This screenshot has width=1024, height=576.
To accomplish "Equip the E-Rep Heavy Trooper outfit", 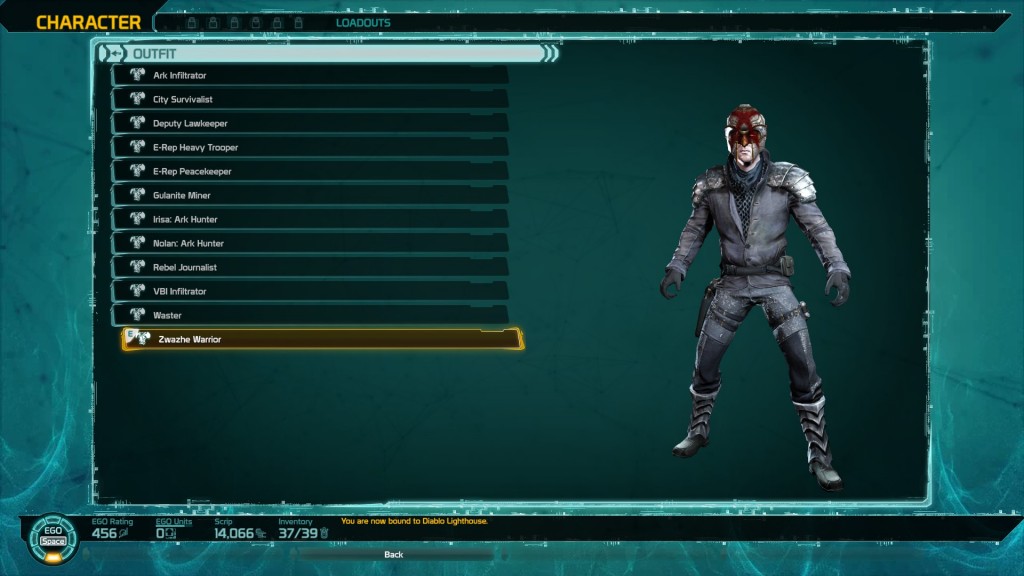I will tap(310, 147).
